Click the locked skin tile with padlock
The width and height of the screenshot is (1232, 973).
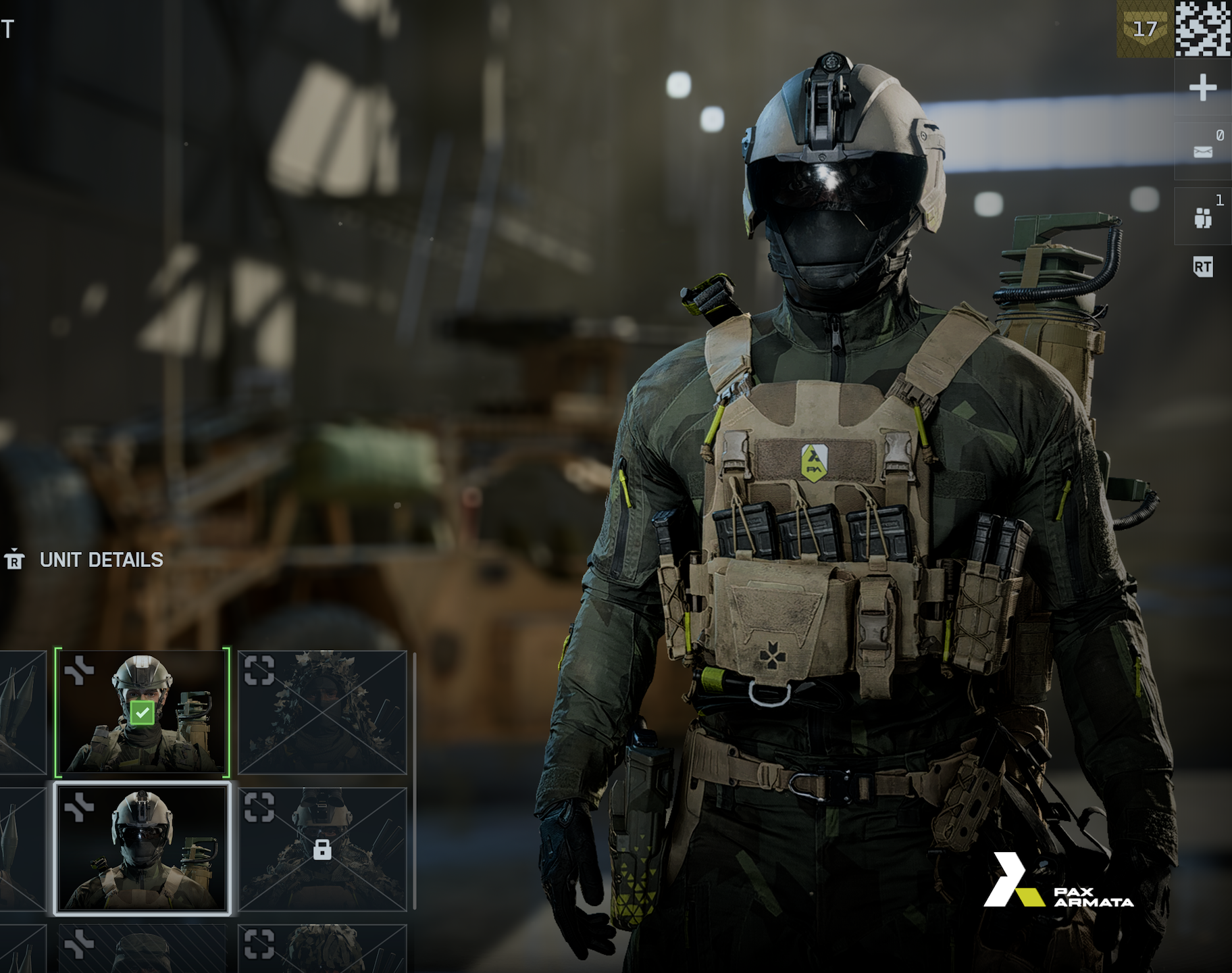pos(322,849)
